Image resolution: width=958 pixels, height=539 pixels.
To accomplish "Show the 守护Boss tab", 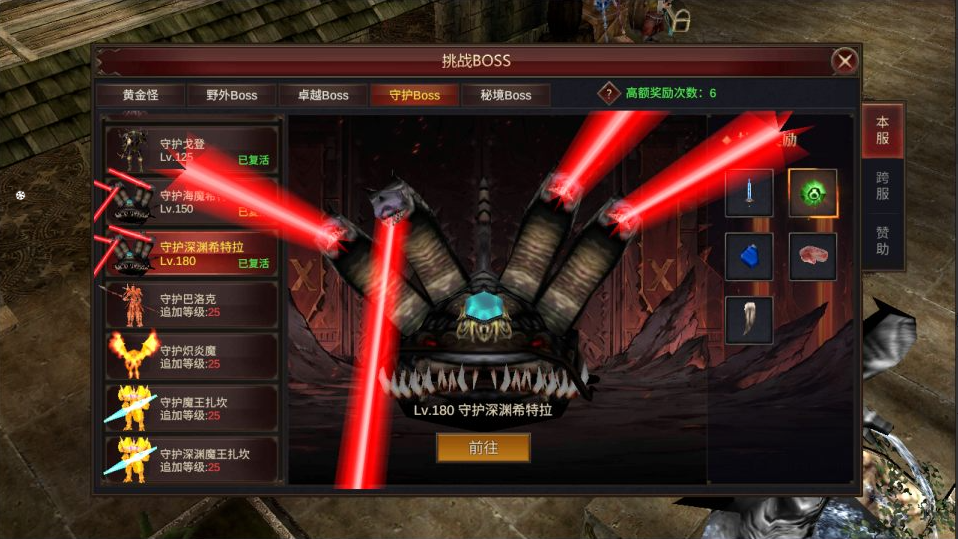I will (x=413, y=95).
